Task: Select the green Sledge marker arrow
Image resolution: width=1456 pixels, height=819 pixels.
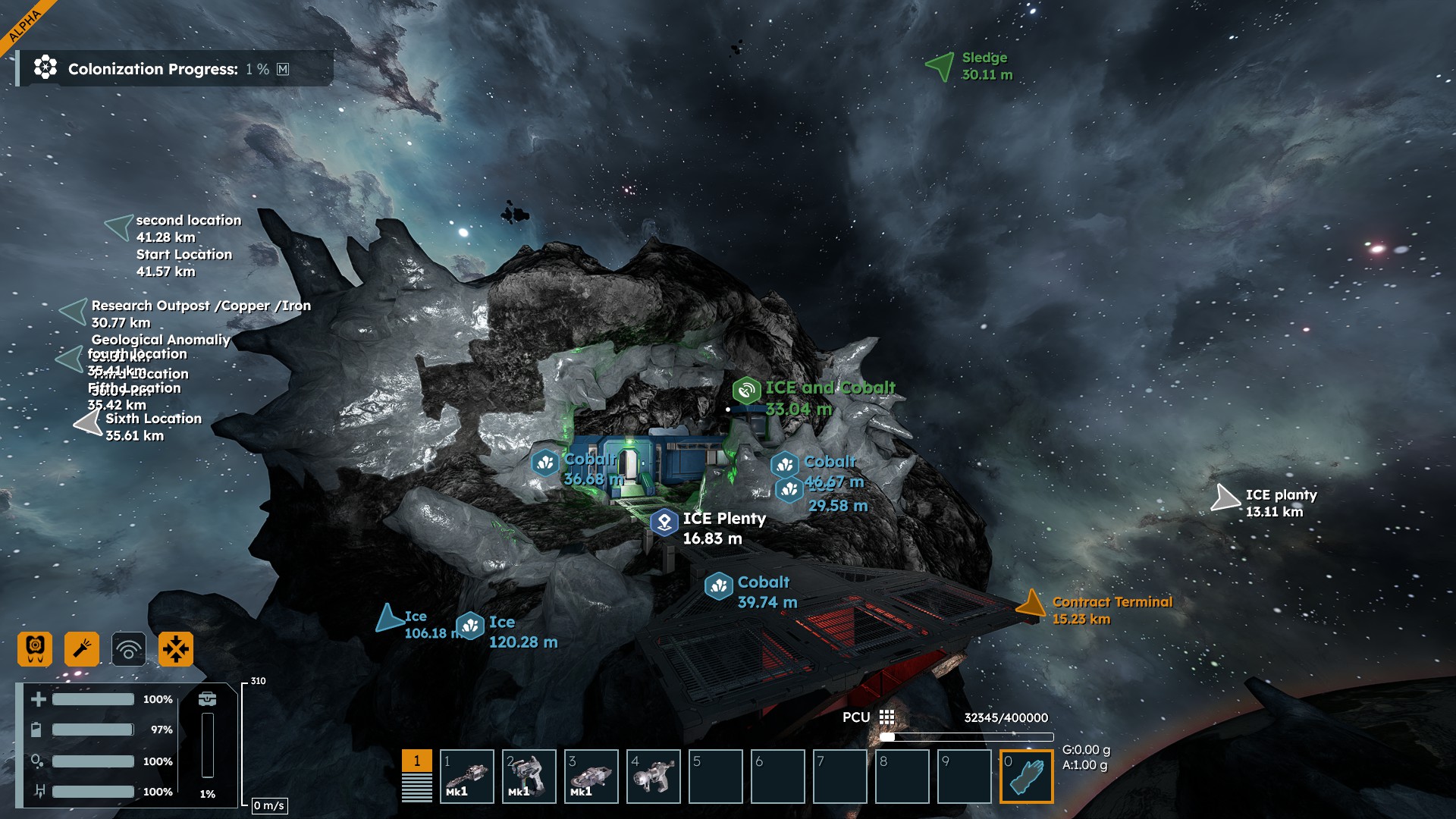Action: (x=940, y=66)
